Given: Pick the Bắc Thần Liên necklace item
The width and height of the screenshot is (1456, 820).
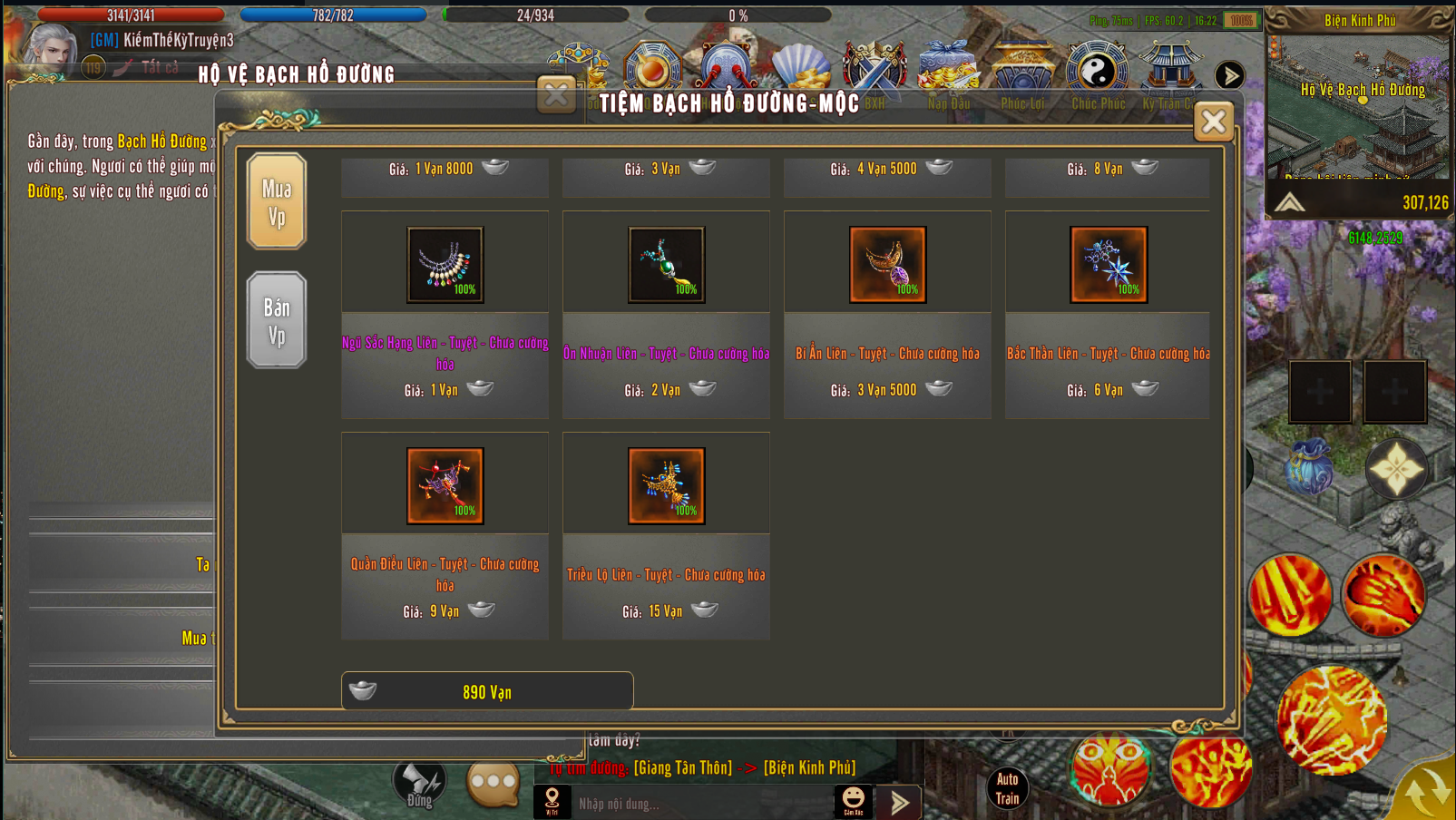Looking at the screenshot, I should click(x=1109, y=265).
